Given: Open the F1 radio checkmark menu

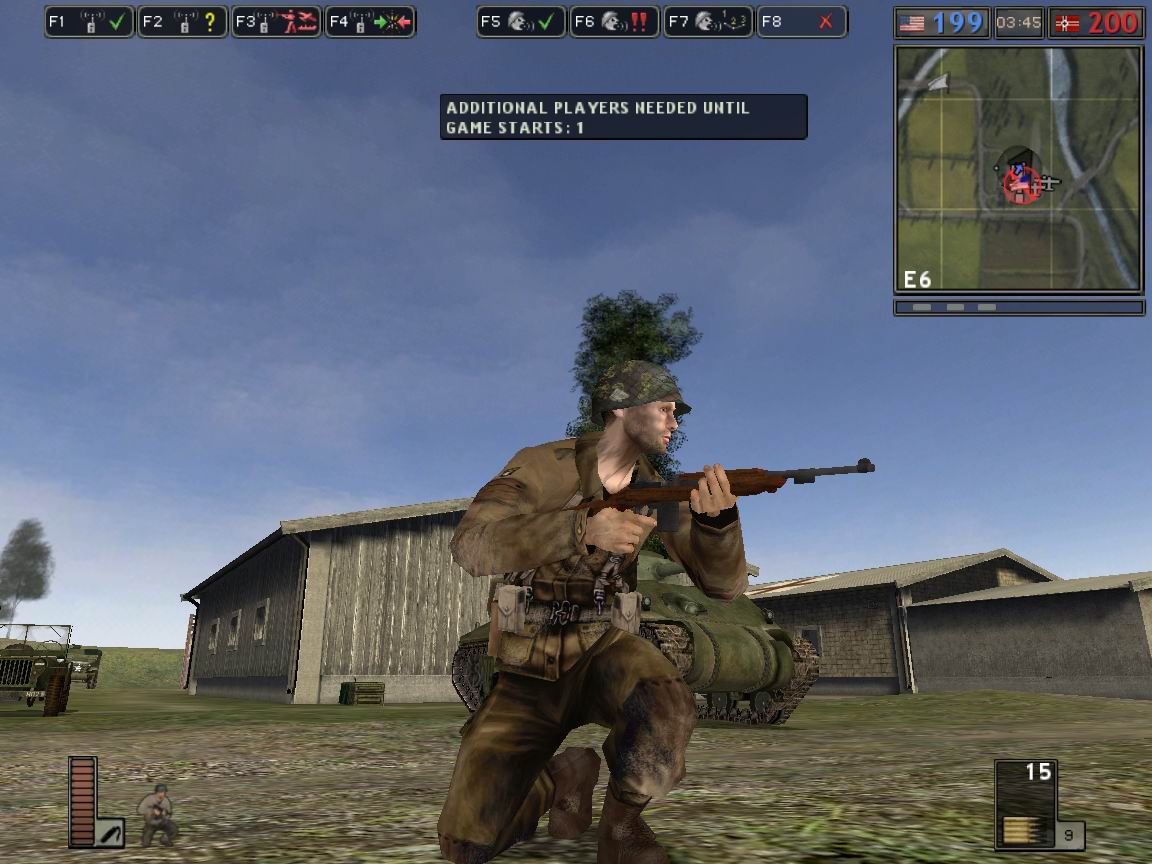Looking at the screenshot, I should pyautogui.click(x=90, y=22).
